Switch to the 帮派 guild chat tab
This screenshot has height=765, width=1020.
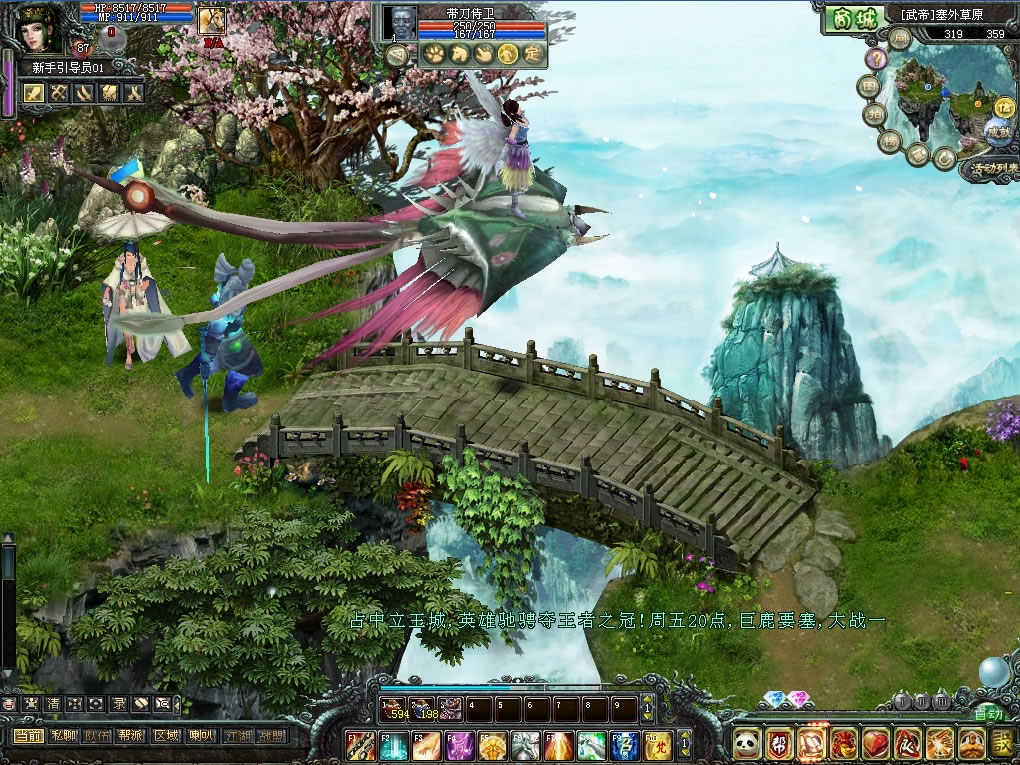131,735
